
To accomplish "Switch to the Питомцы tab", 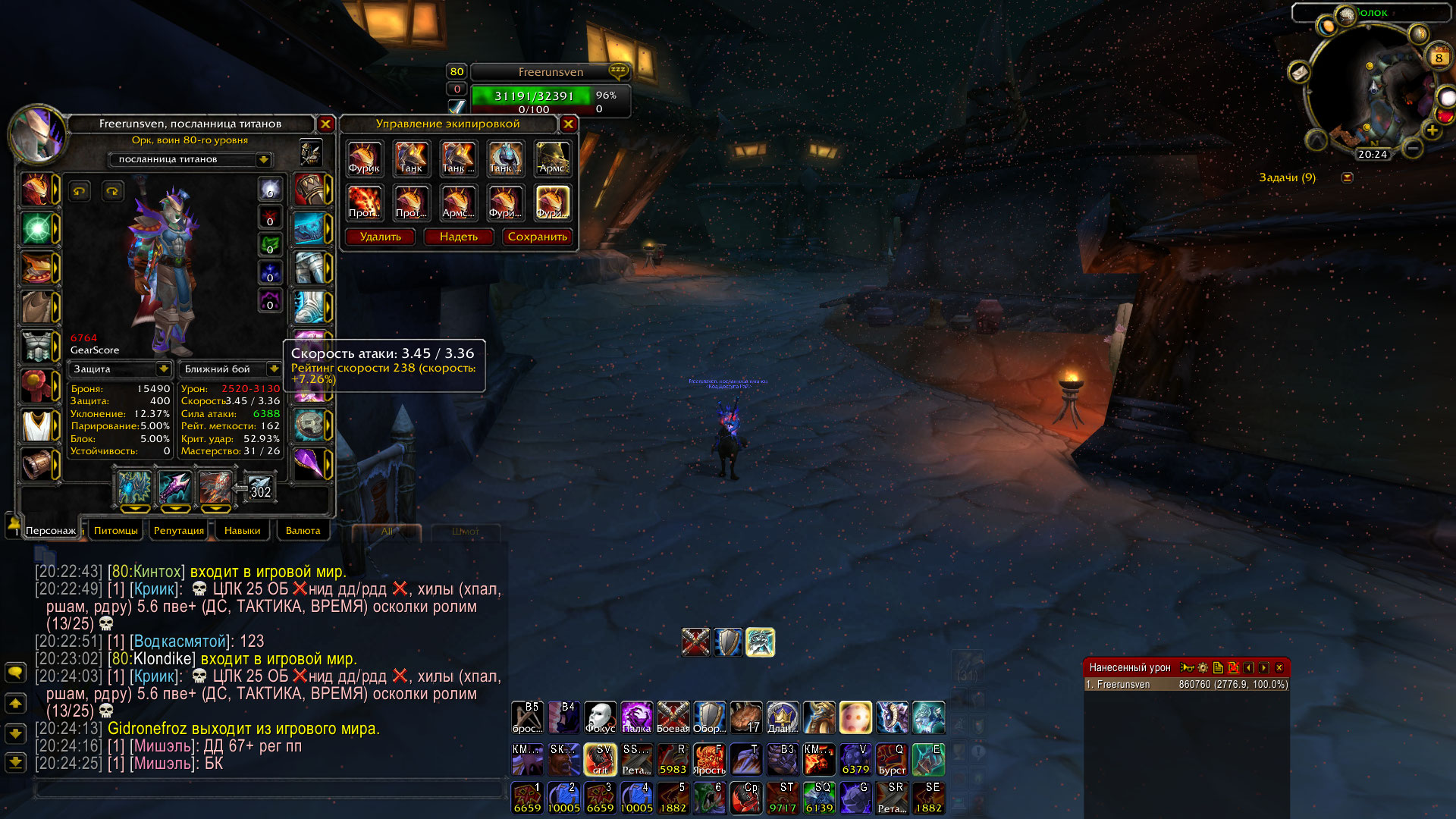I will [x=116, y=531].
